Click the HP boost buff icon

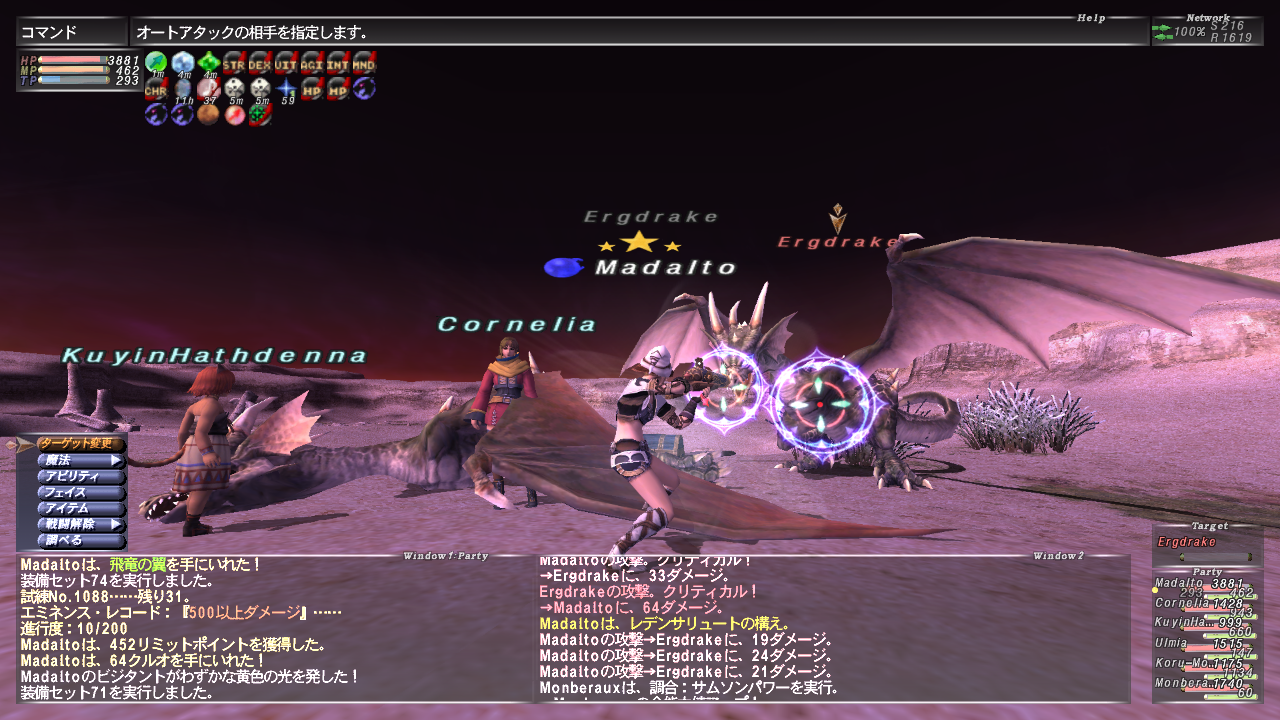click(311, 89)
